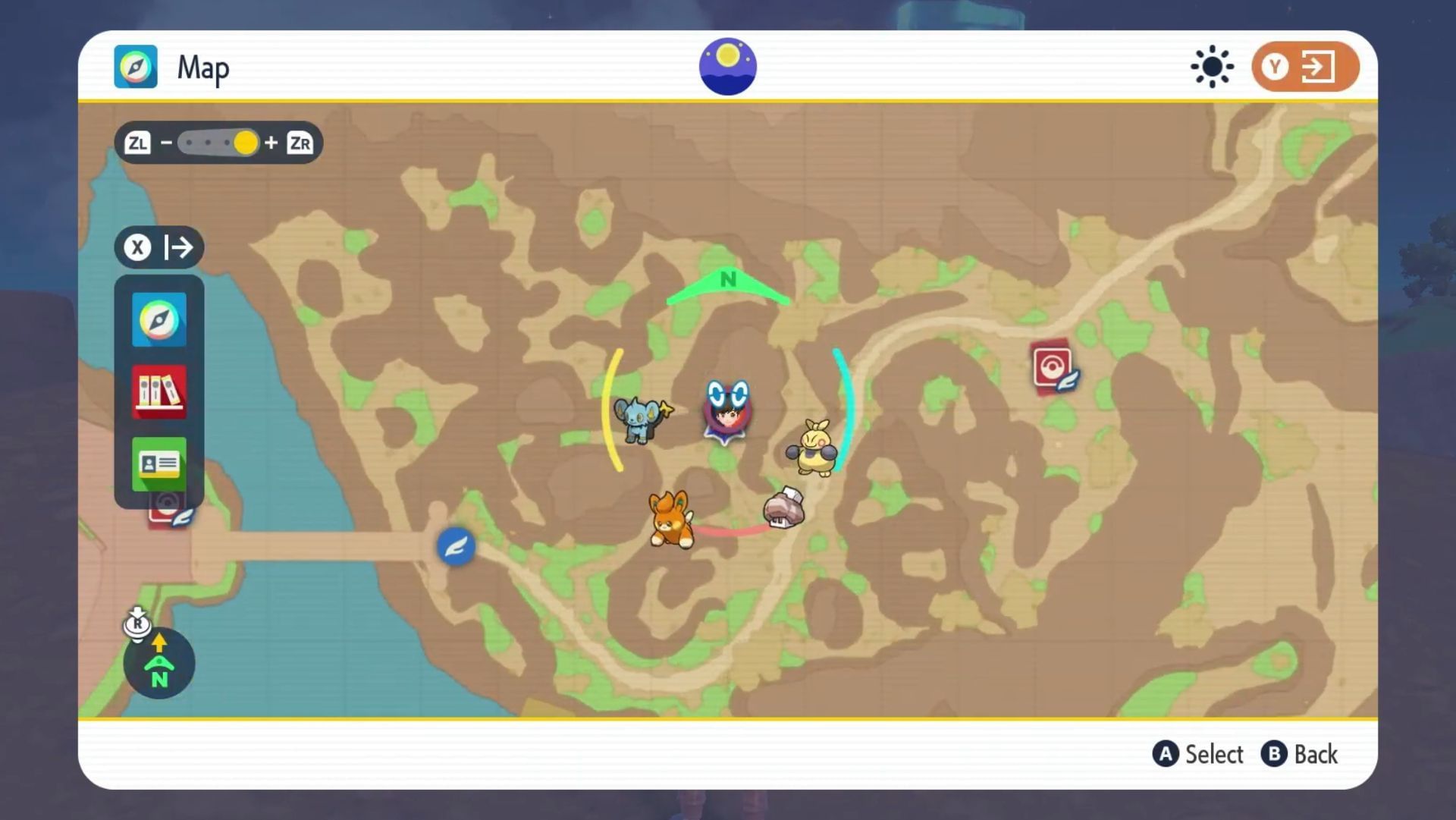Click the brightness sun icon near the top right
The height and width of the screenshot is (820, 1456).
(x=1211, y=67)
